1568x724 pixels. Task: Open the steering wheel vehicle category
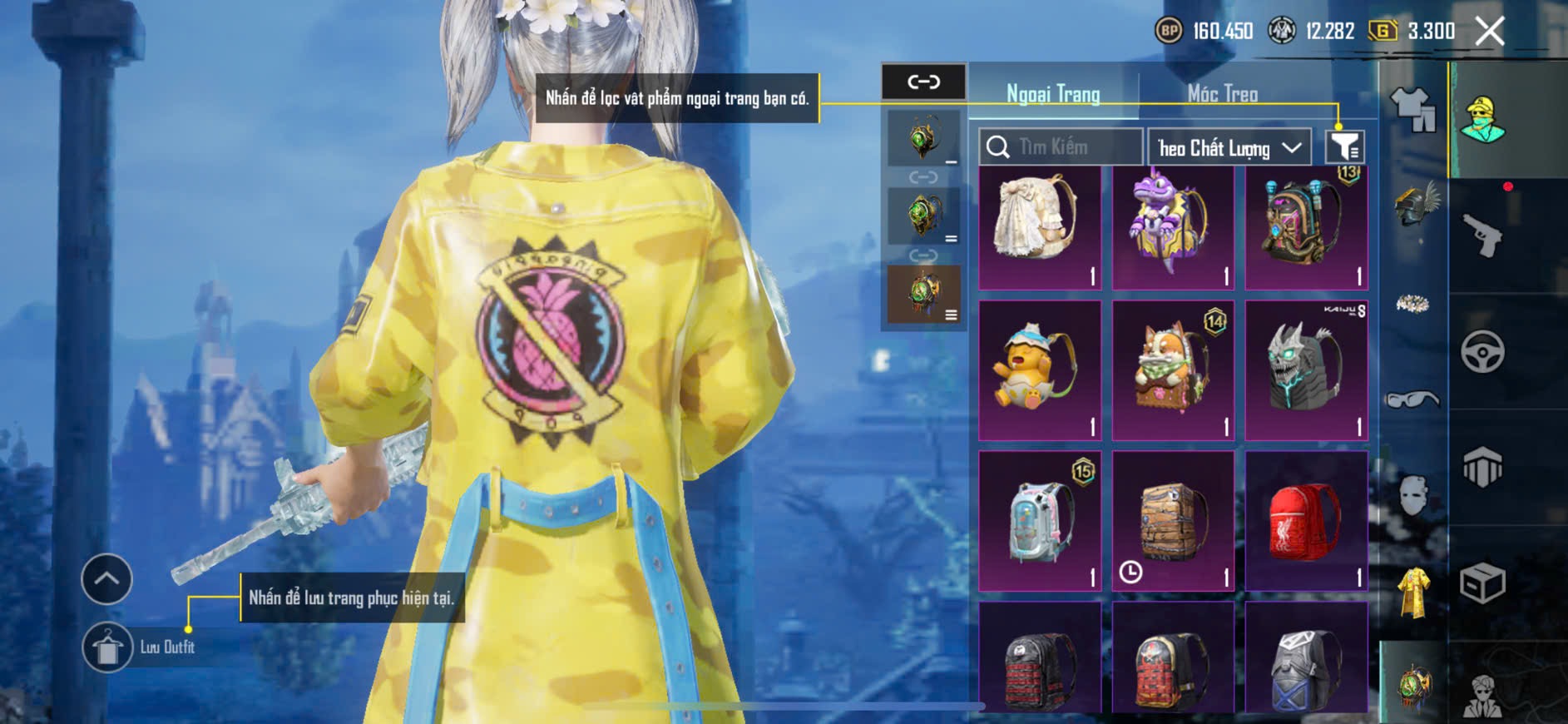(x=1483, y=352)
